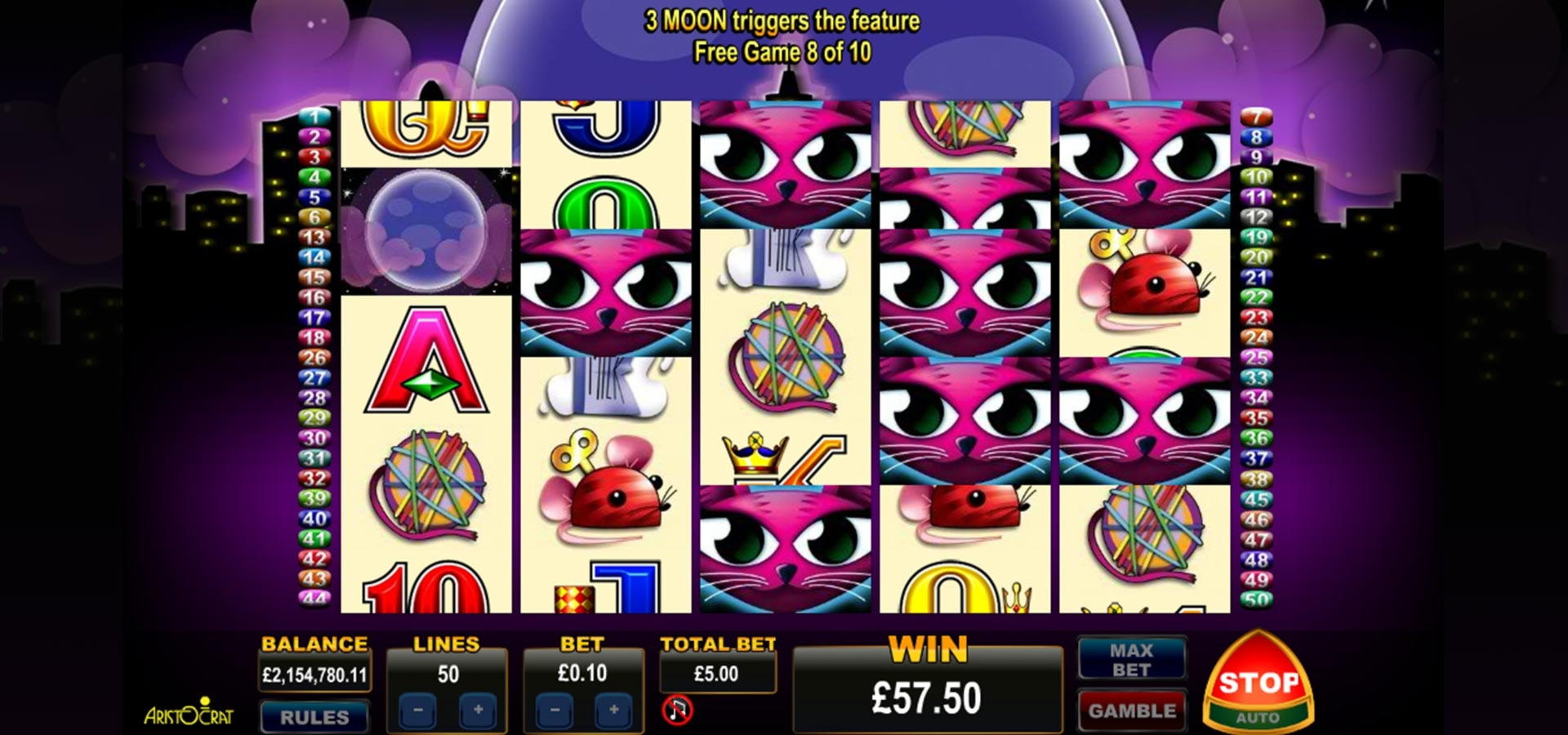Select the MAX BET button
This screenshot has width=1568, height=735.
pyautogui.click(x=1131, y=660)
